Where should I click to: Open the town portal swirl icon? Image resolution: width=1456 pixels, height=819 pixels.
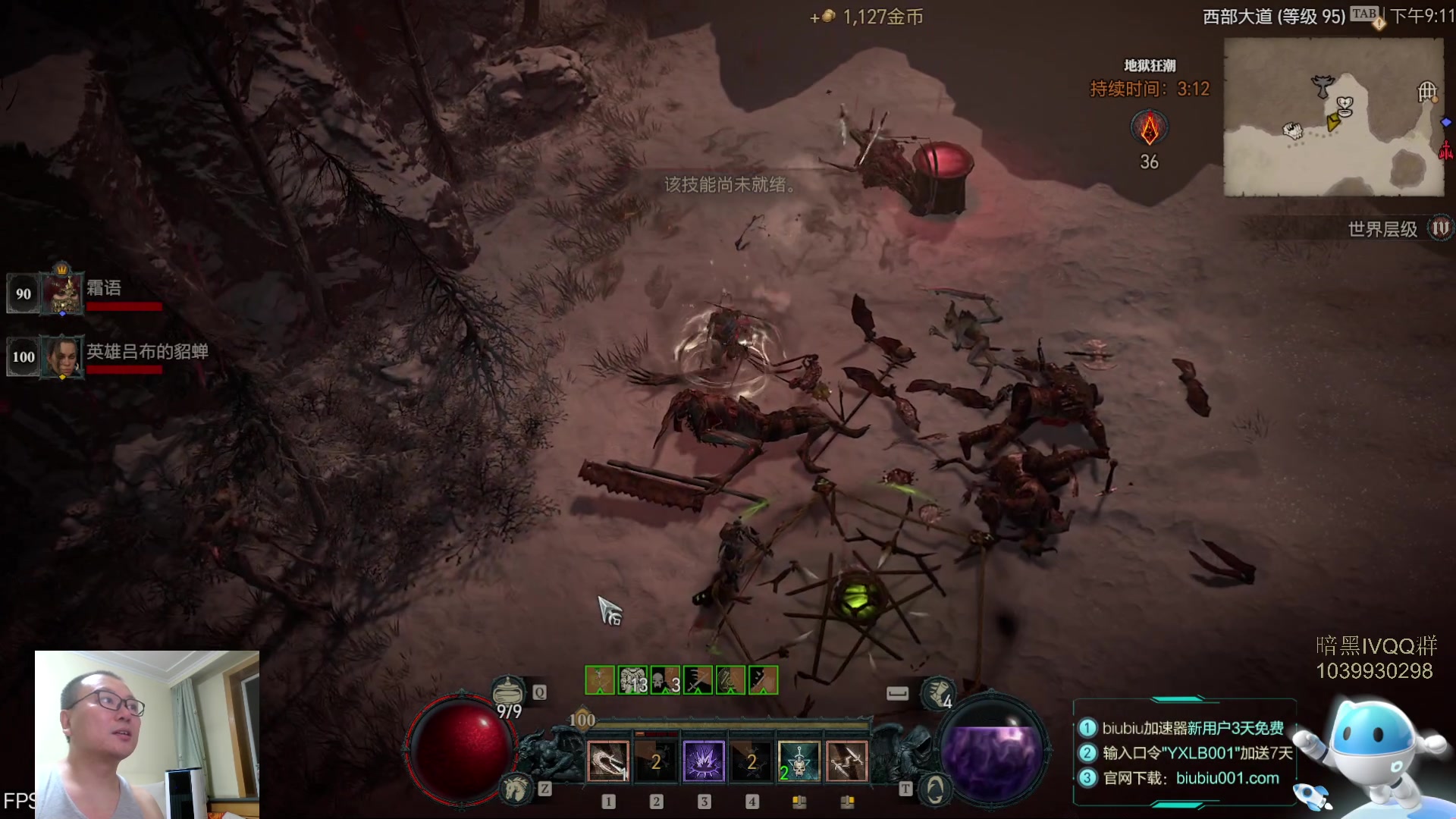tap(935, 789)
